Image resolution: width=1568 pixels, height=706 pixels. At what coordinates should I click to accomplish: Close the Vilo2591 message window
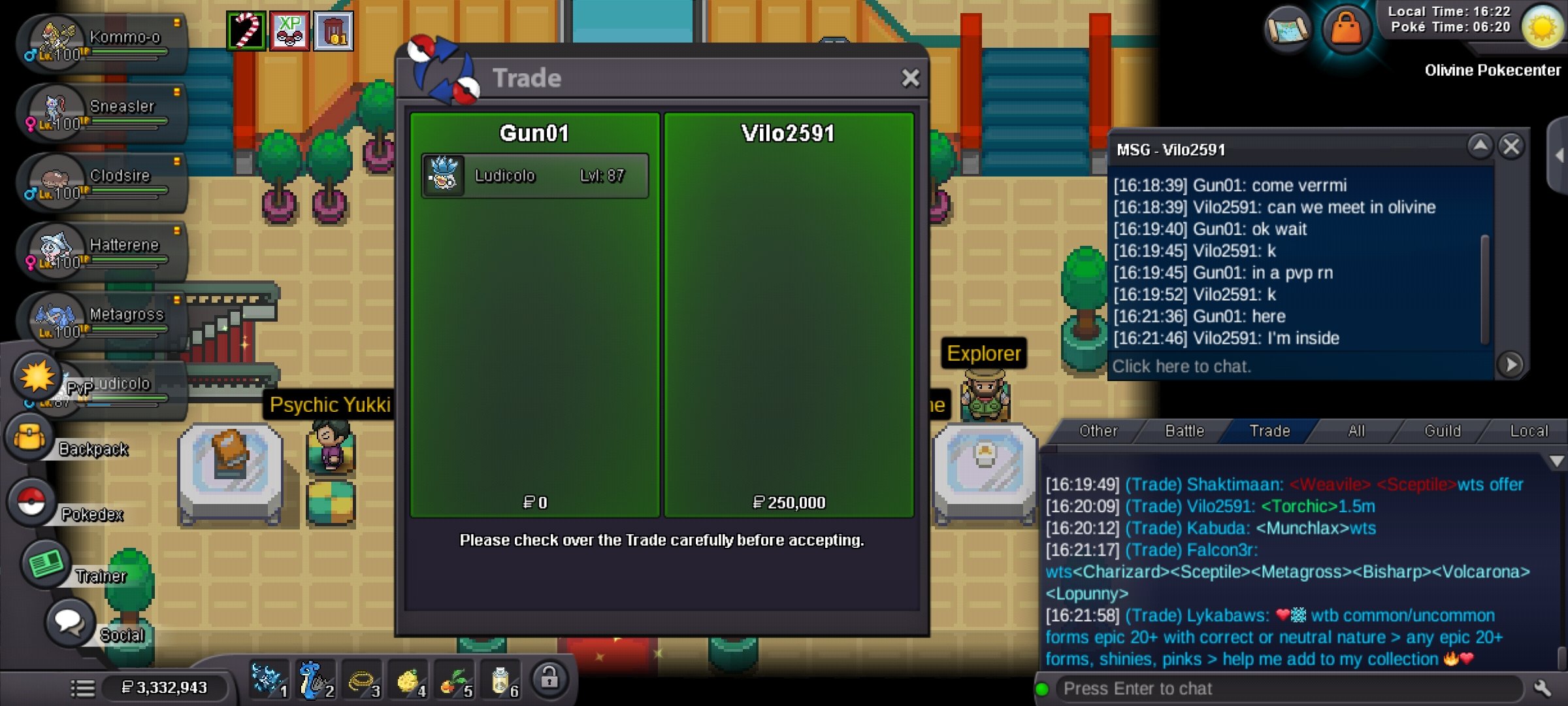click(1511, 146)
